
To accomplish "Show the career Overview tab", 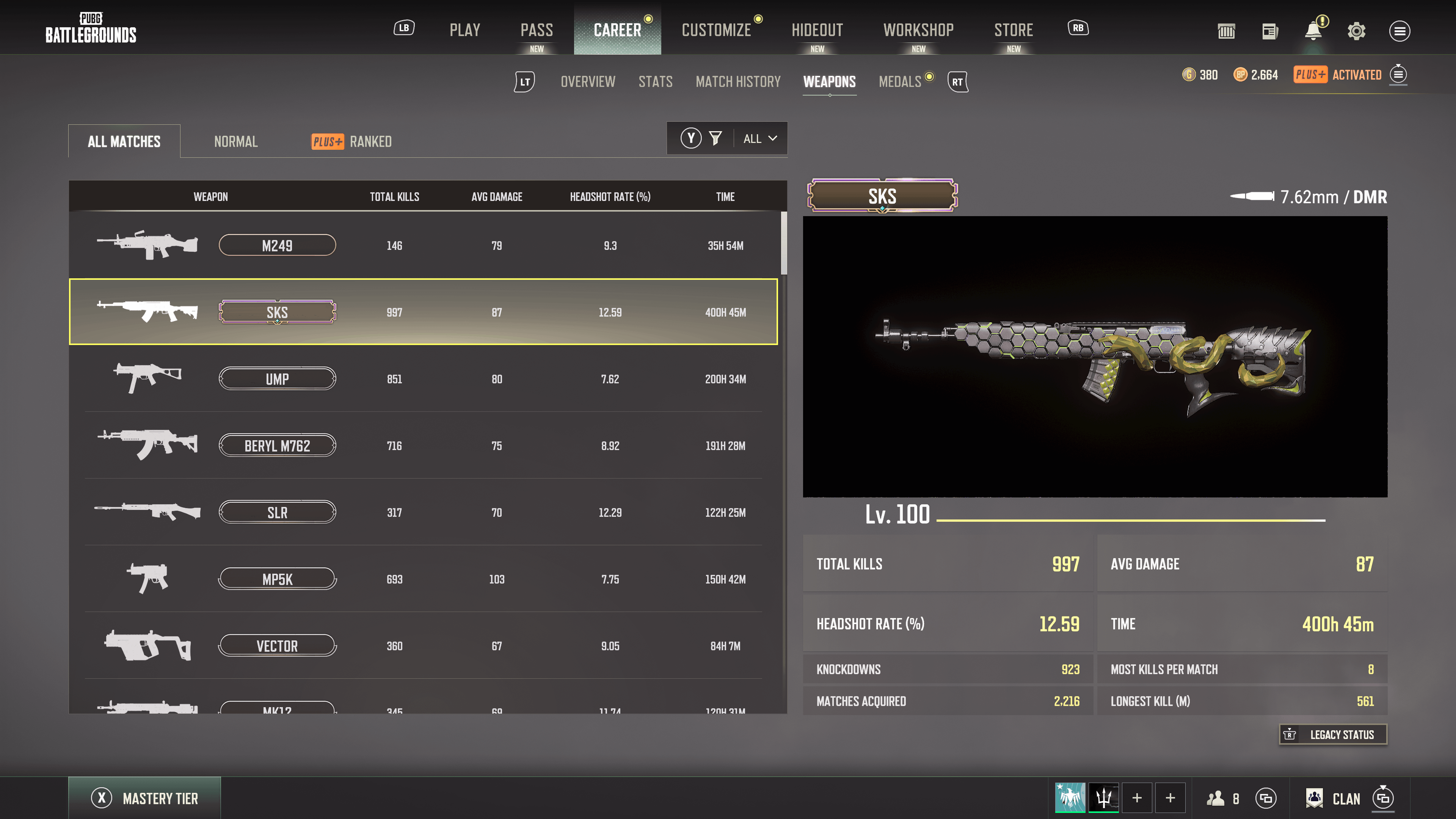I will (588, 82).
